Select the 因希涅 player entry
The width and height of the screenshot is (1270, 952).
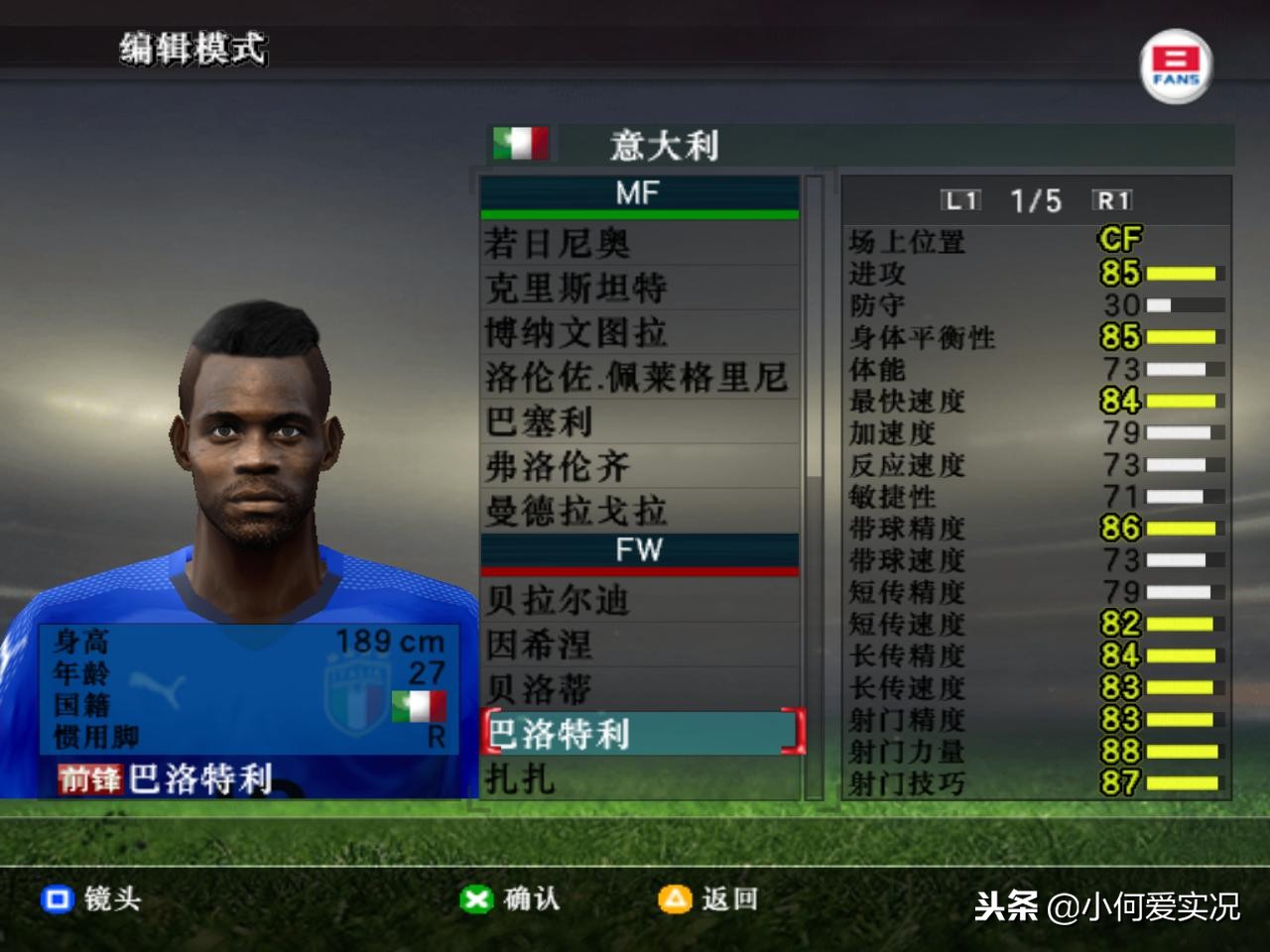coord(639,645)
